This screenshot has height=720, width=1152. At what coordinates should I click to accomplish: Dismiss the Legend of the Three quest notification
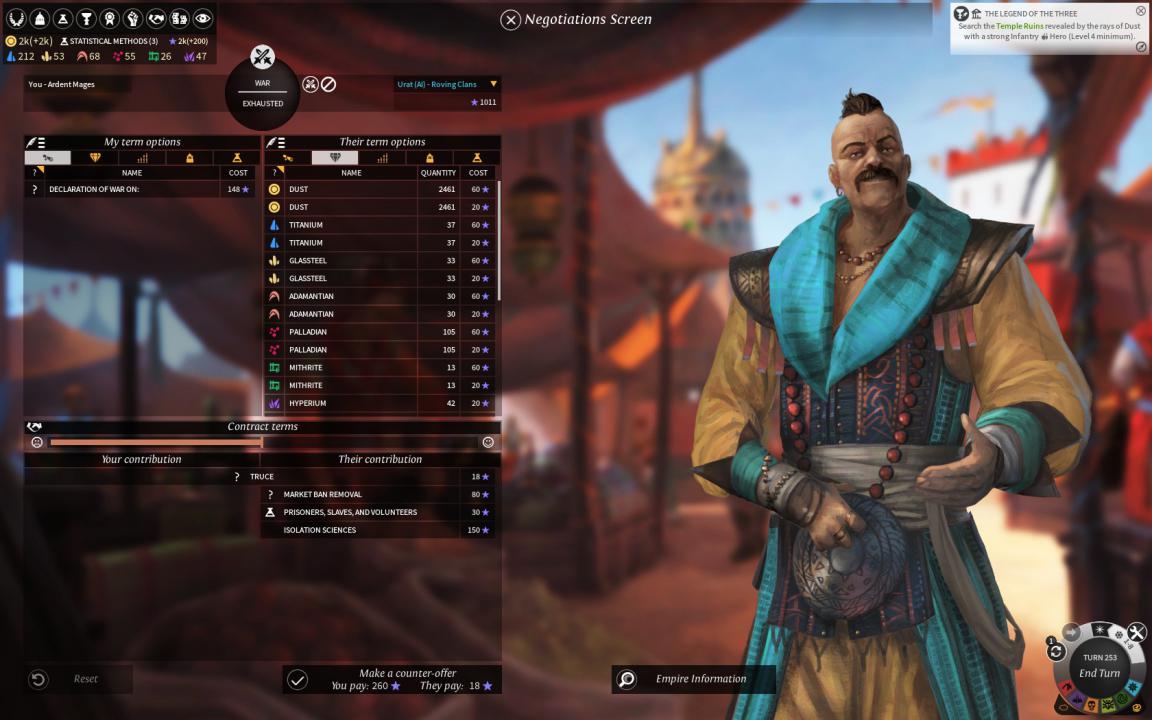pyautogui.click(x=1140, y=11)
